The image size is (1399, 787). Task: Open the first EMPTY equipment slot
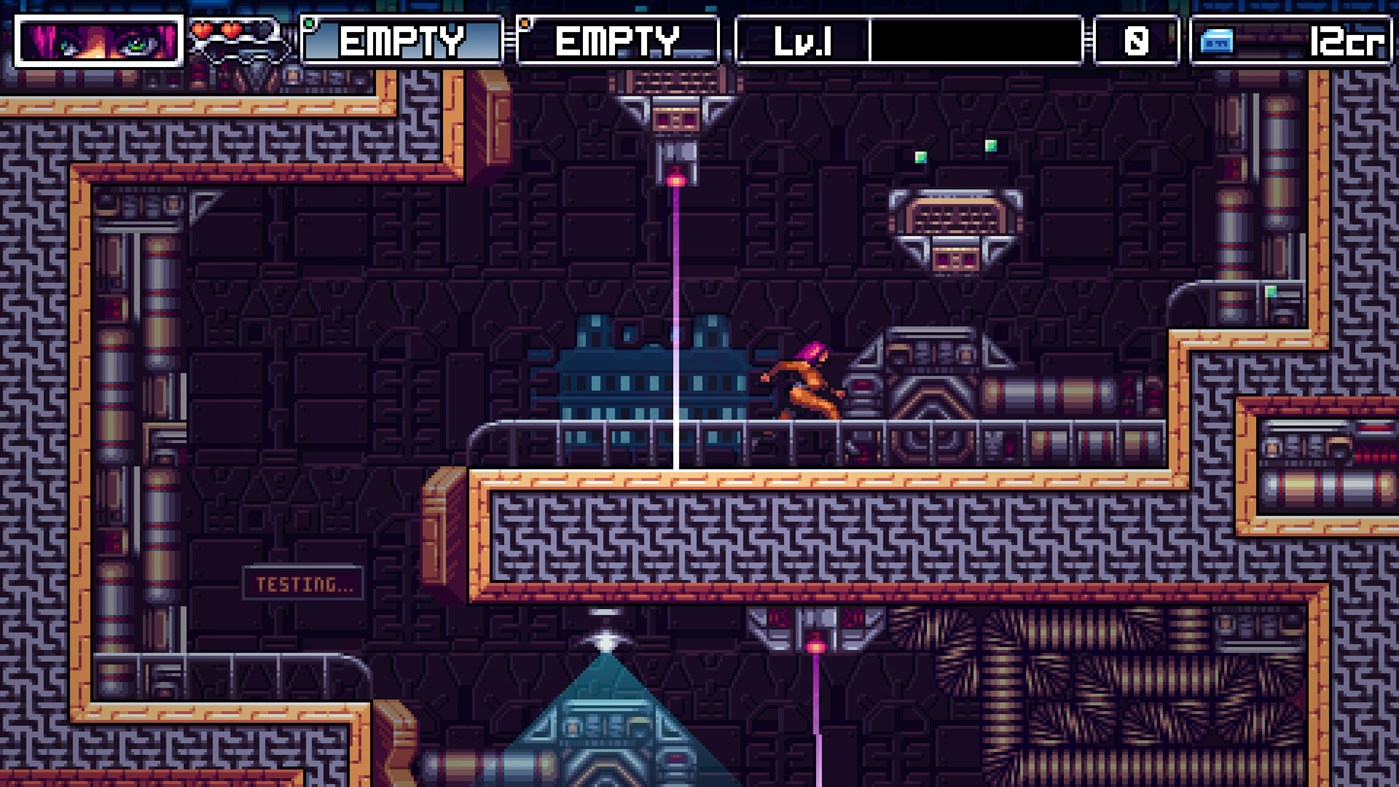pos(400,42)
